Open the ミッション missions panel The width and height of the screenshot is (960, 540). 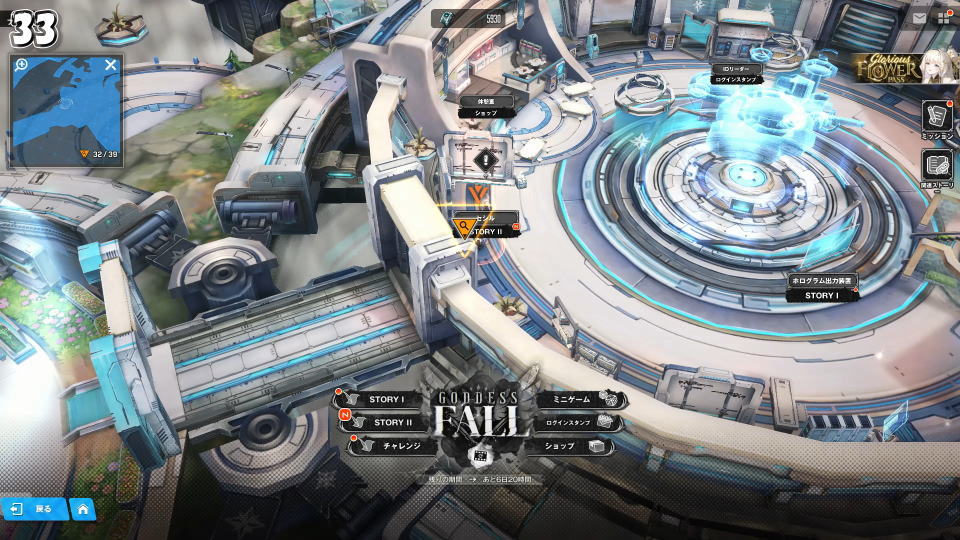937,121
